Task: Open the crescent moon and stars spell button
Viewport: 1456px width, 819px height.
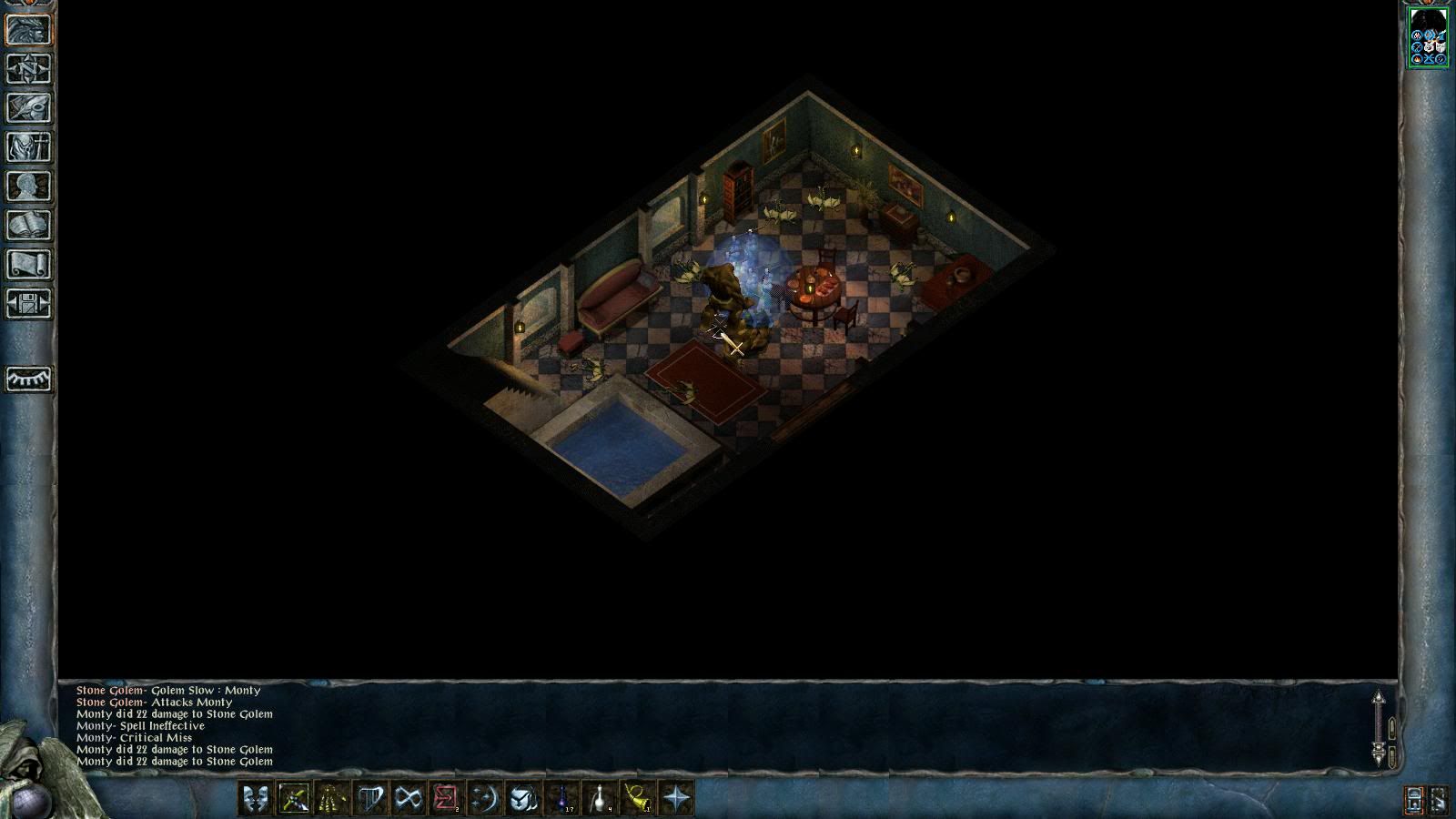Action: 484,799
